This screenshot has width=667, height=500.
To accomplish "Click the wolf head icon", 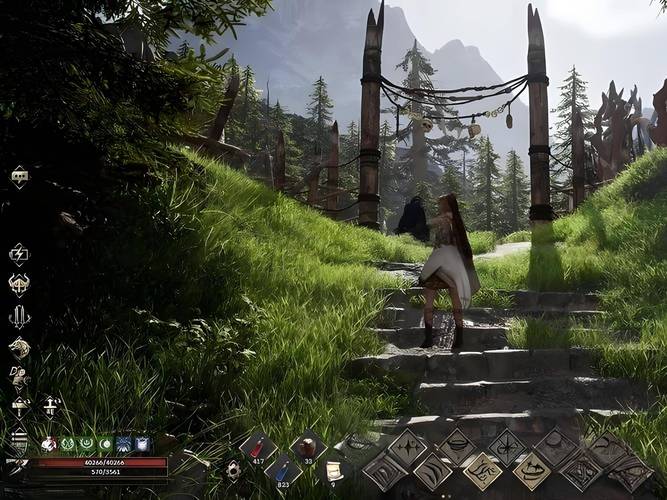I will (x=19, y=347).
